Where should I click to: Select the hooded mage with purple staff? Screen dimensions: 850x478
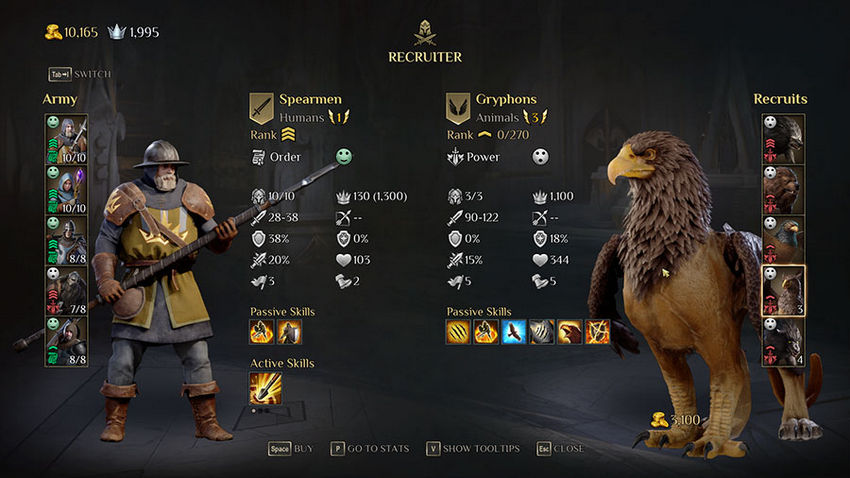65,190
